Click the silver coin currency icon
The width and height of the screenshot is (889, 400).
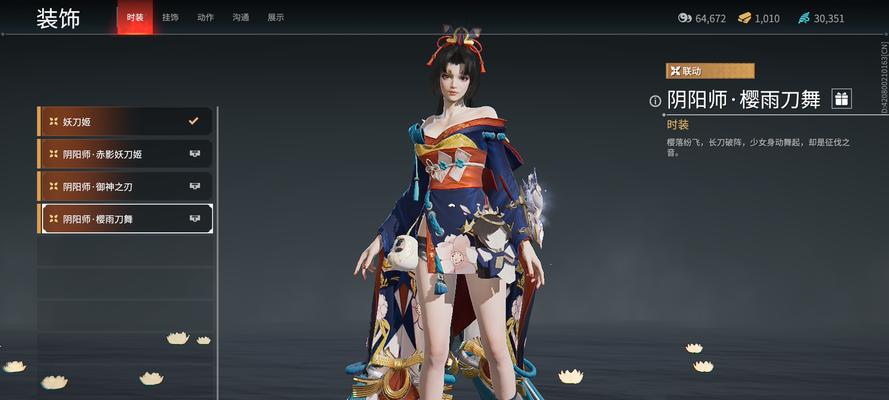685,18
